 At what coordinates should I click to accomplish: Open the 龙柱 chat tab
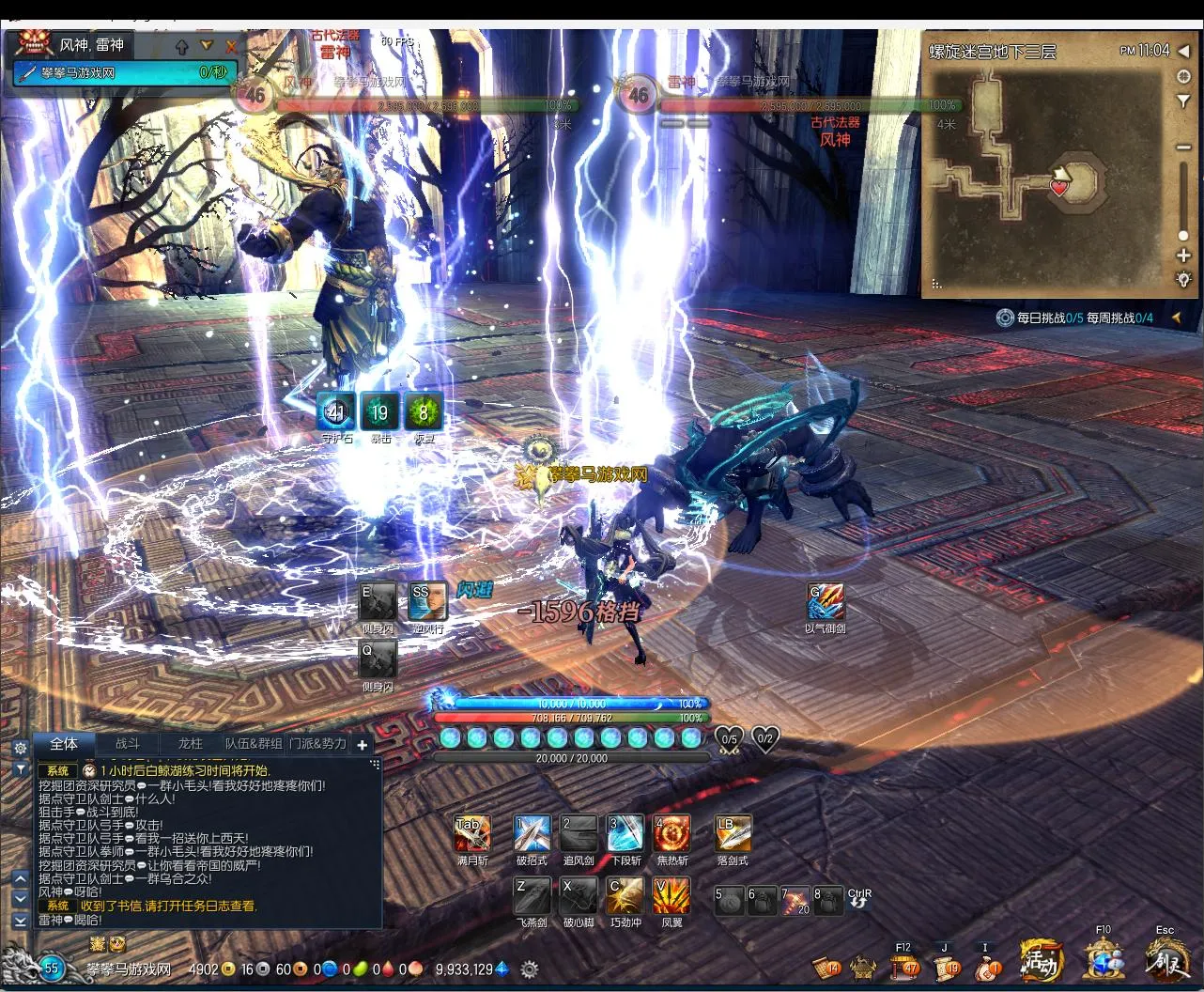[x=190, y=744]
